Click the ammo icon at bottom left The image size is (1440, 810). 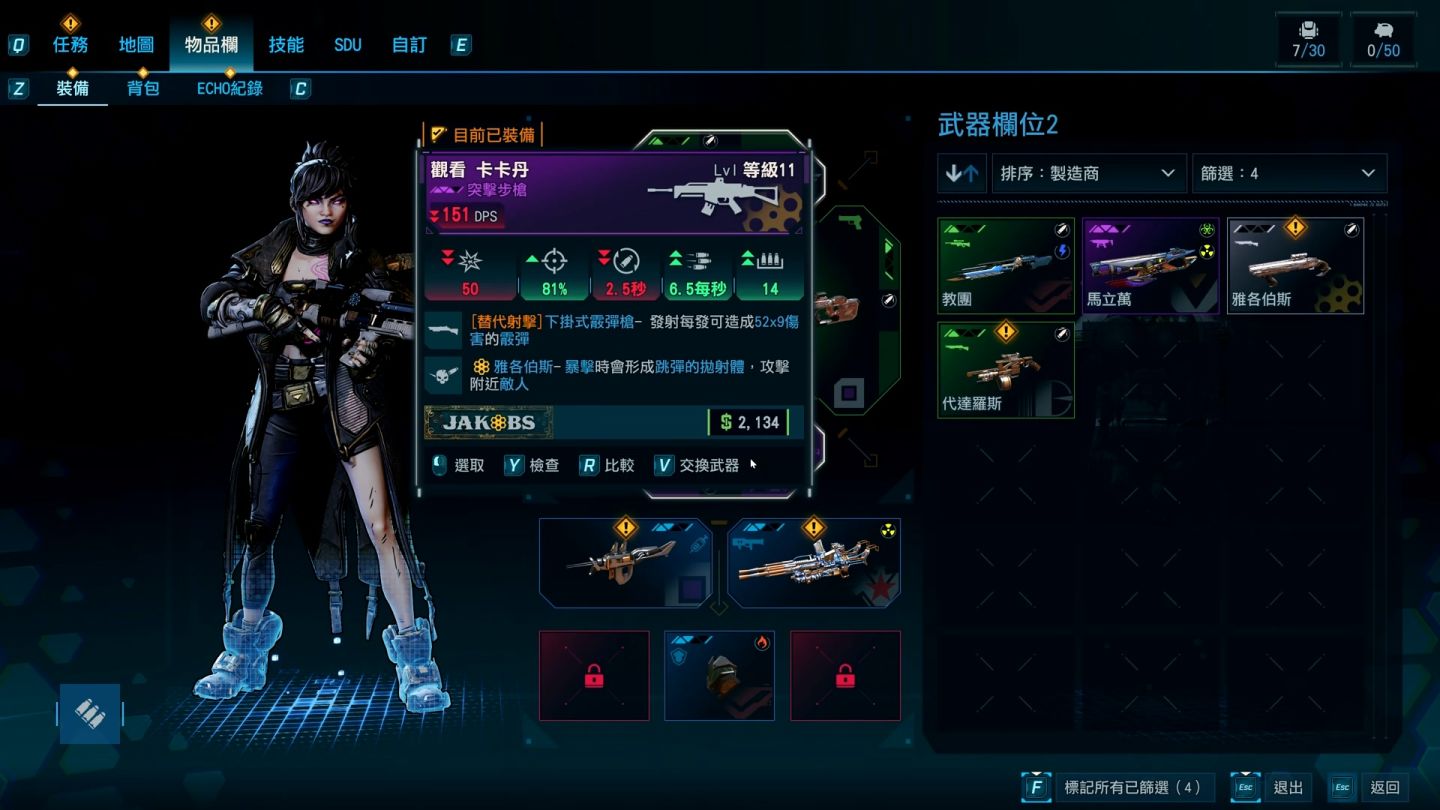pyautogui.click(x=90, y=713)
